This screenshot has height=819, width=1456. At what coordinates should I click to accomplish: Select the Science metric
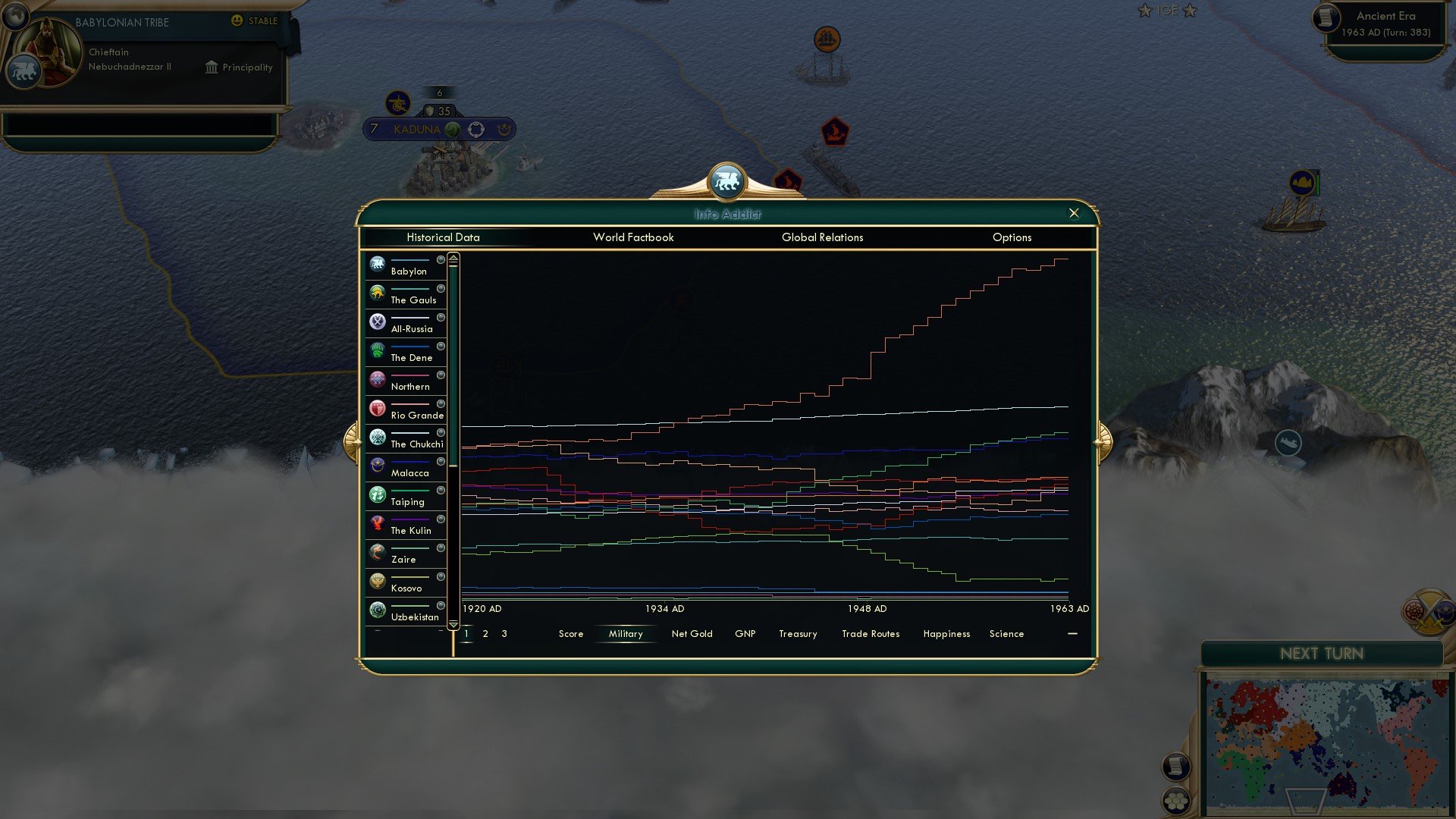1006,634
